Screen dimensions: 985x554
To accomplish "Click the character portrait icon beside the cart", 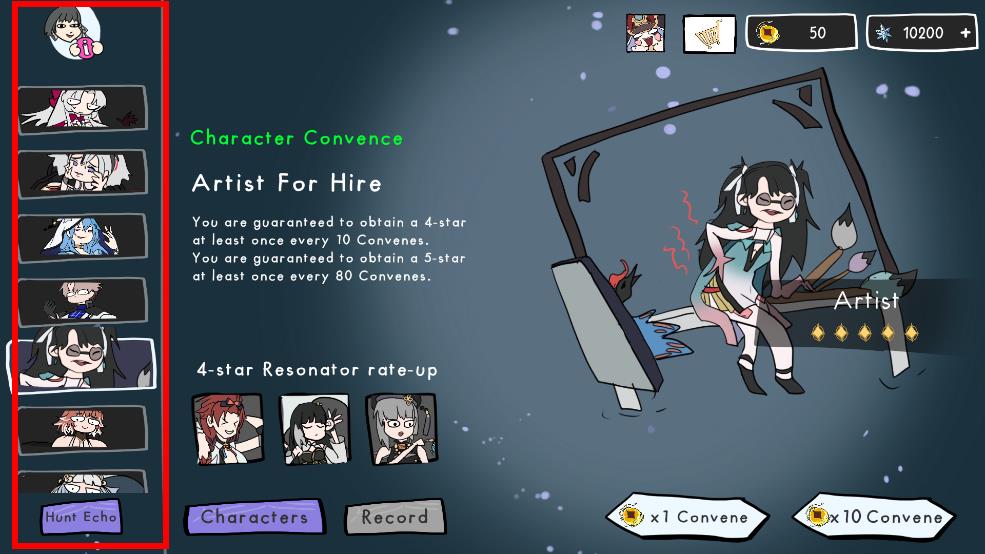I will [x=645, y=33].
